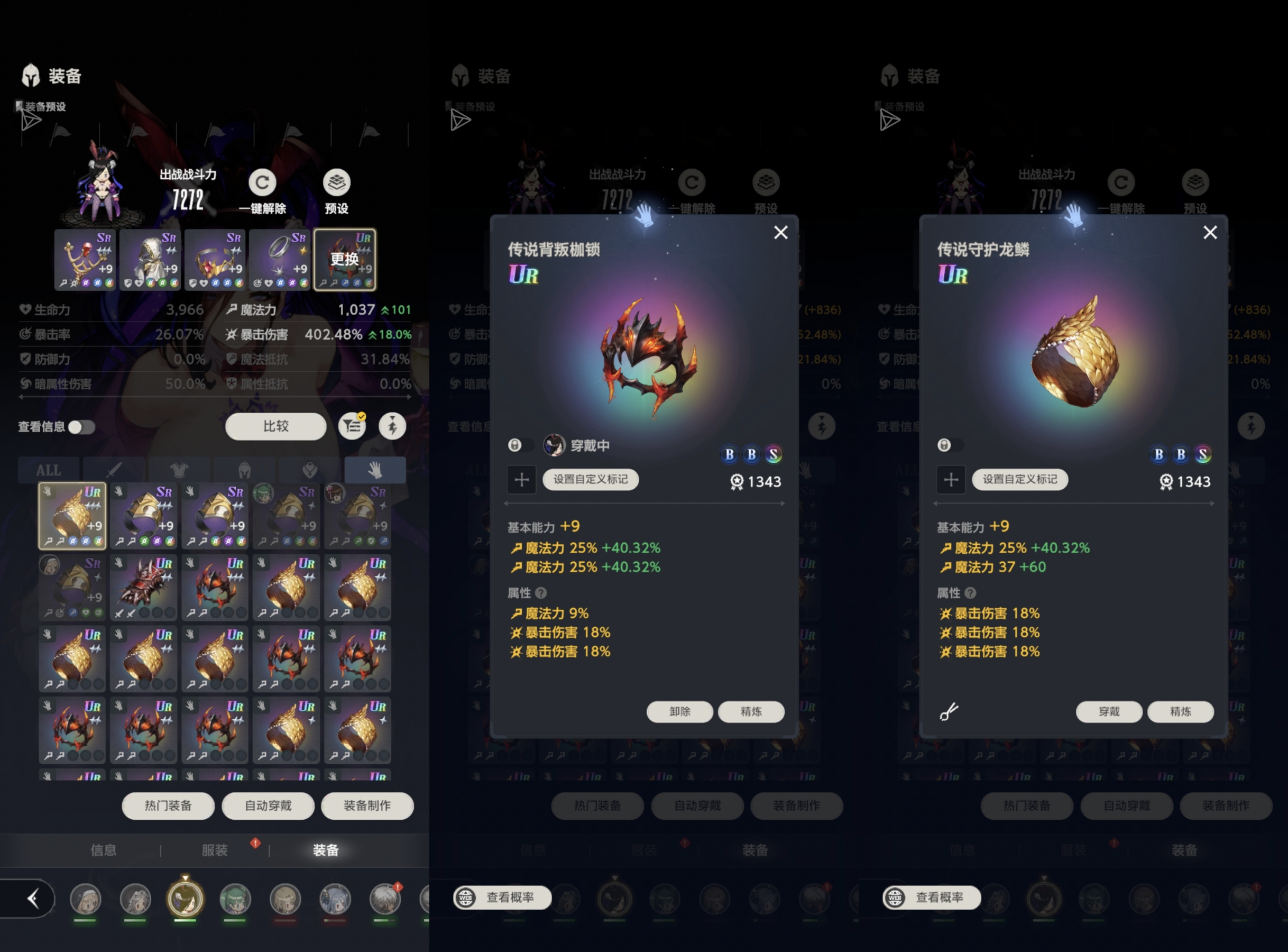The image size is (1288, 952).
Task: Click the scissors icon in the 传说守护龙鳞 popup
Action: 949,712
